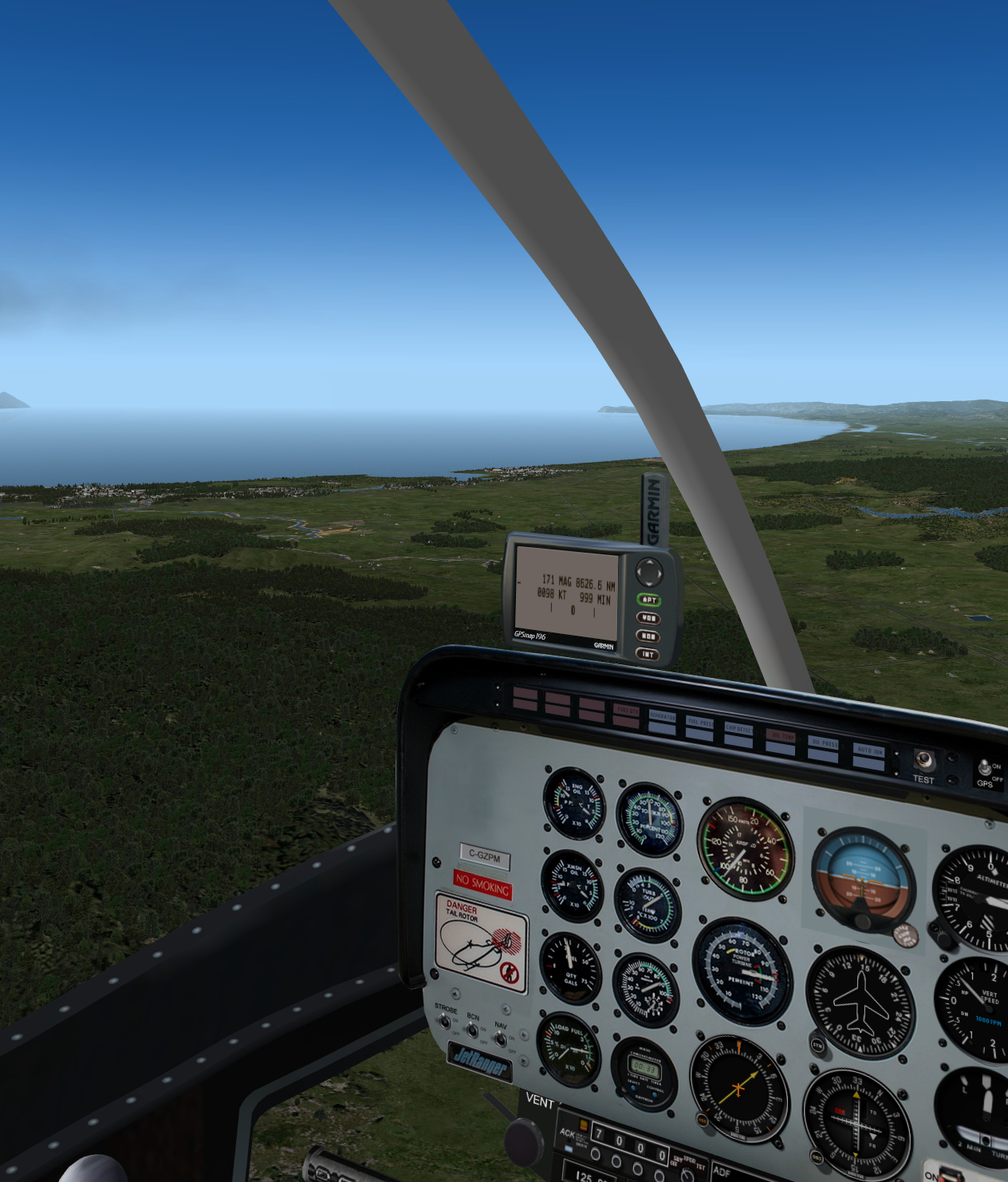Click the chronometer CONTROL button
This screenshot has width=1008, height=1182.
pyautogui.click(x=656, y=1094)
